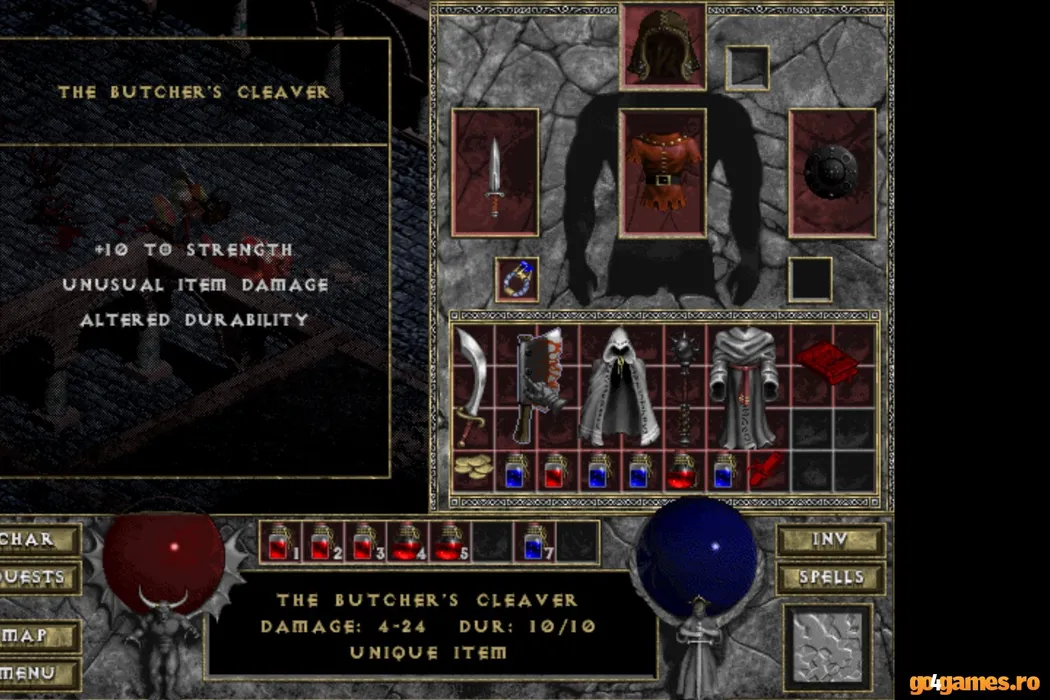Pick up the Butcher's Cleaver in inventory
Viewport: 1050px width, 700px height.
coord(537,385)
